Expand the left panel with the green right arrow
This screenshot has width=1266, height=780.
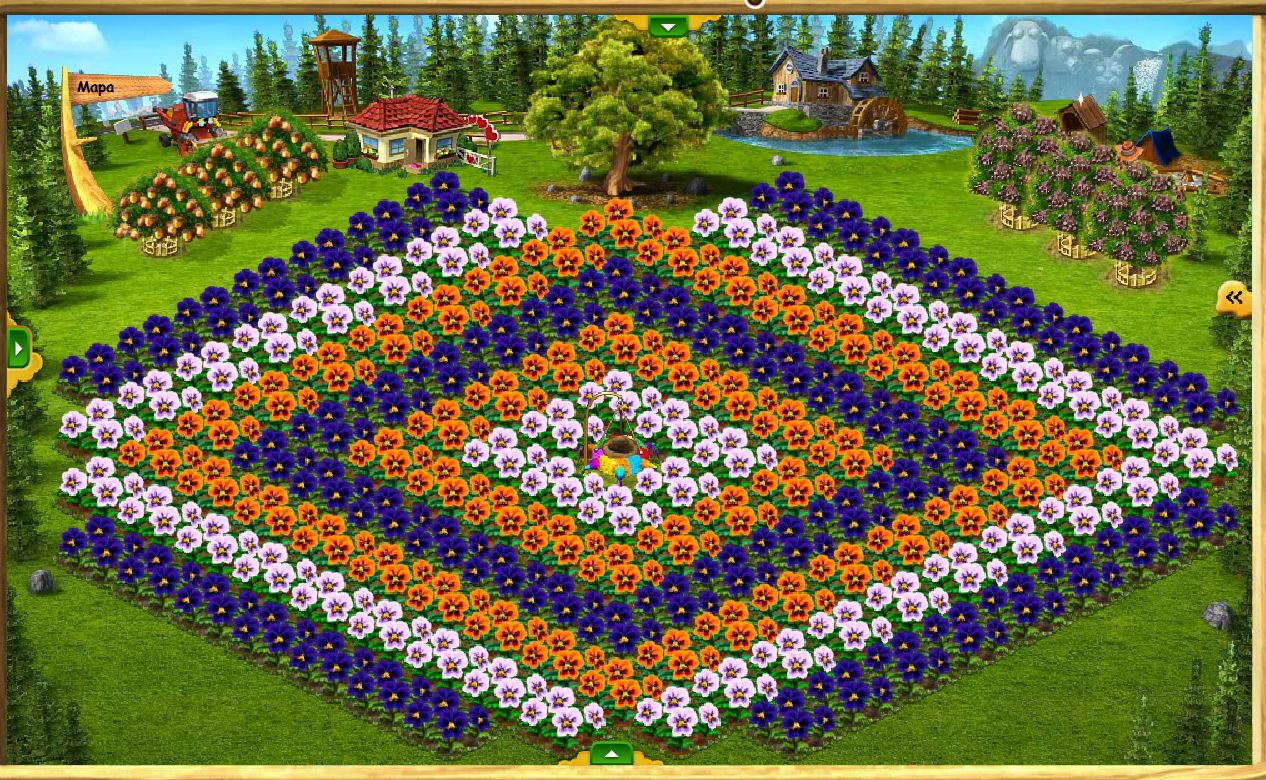(19, 349)
